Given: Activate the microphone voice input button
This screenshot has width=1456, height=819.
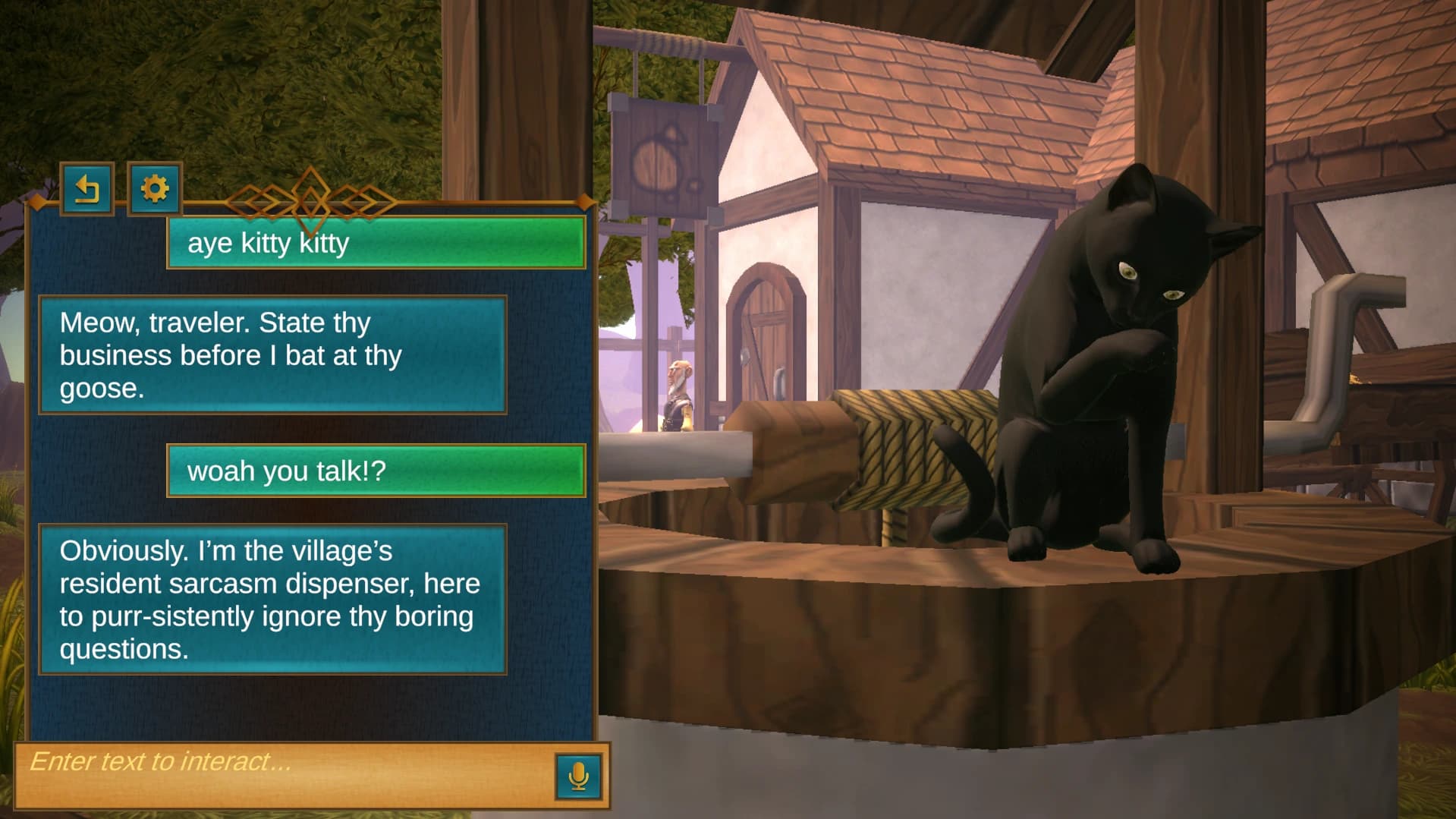Looking at the screenshot, I should point(578,776).
